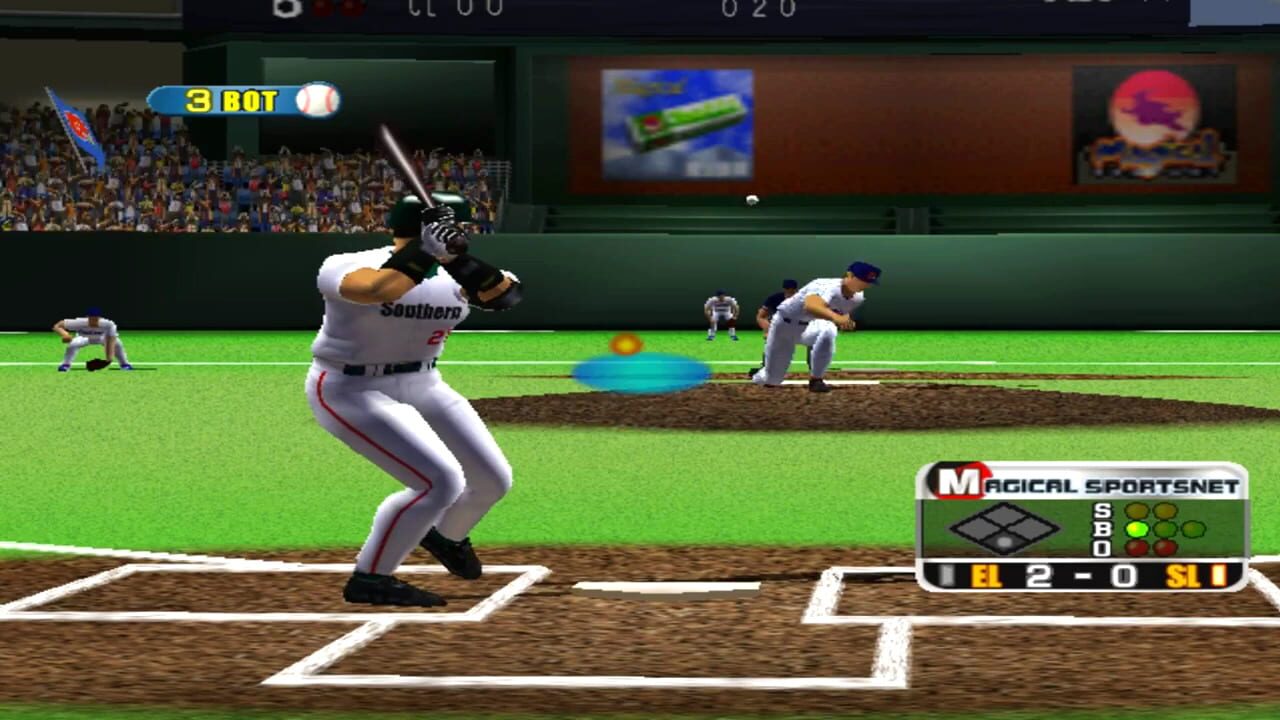Toggle the red Out indicator light
This screenshot has width=1280, height=720.
[1136, 546]
